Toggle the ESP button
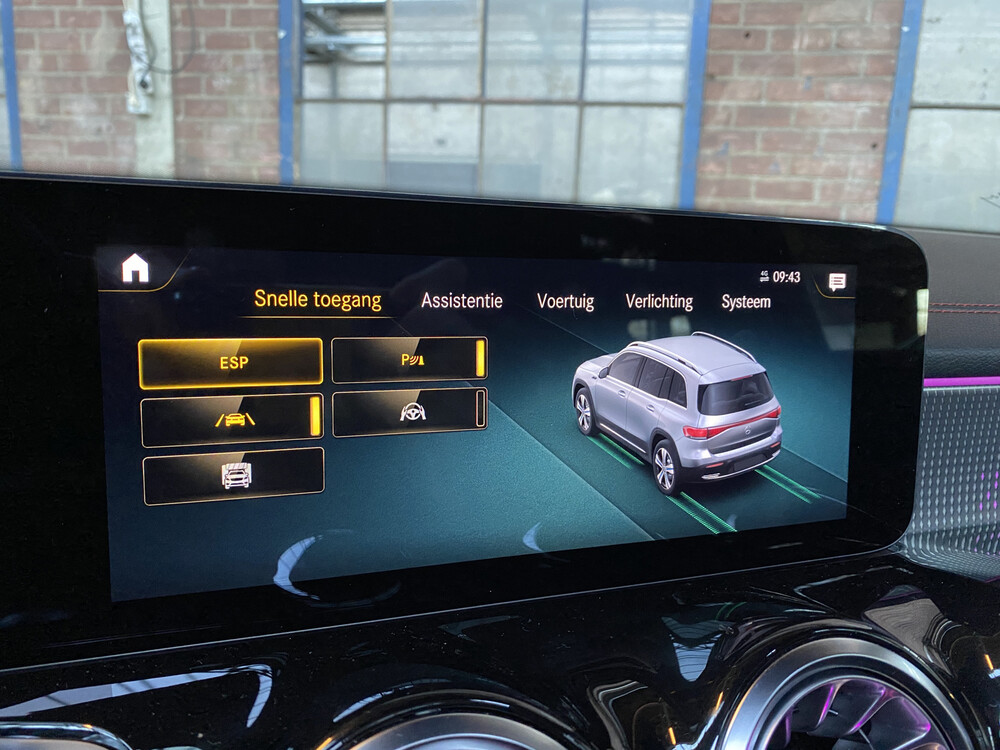 pyautogui.click(x=231, y=362)
